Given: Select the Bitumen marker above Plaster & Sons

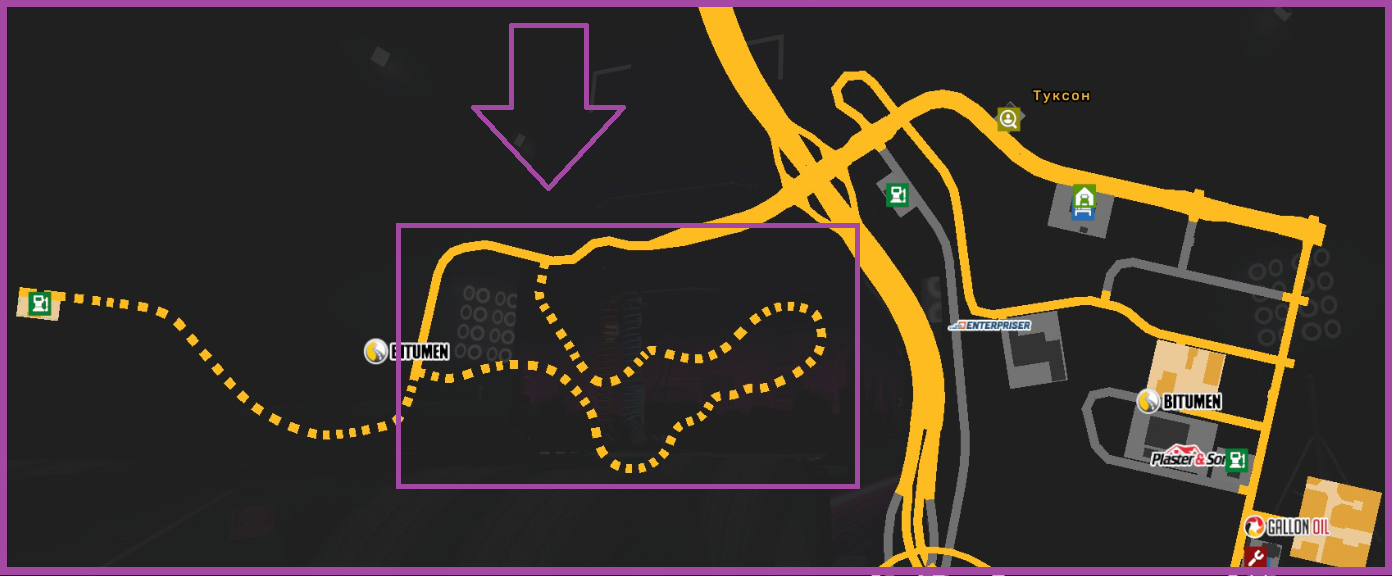Looking at the screenshot, I should (x=1179, y=402).
